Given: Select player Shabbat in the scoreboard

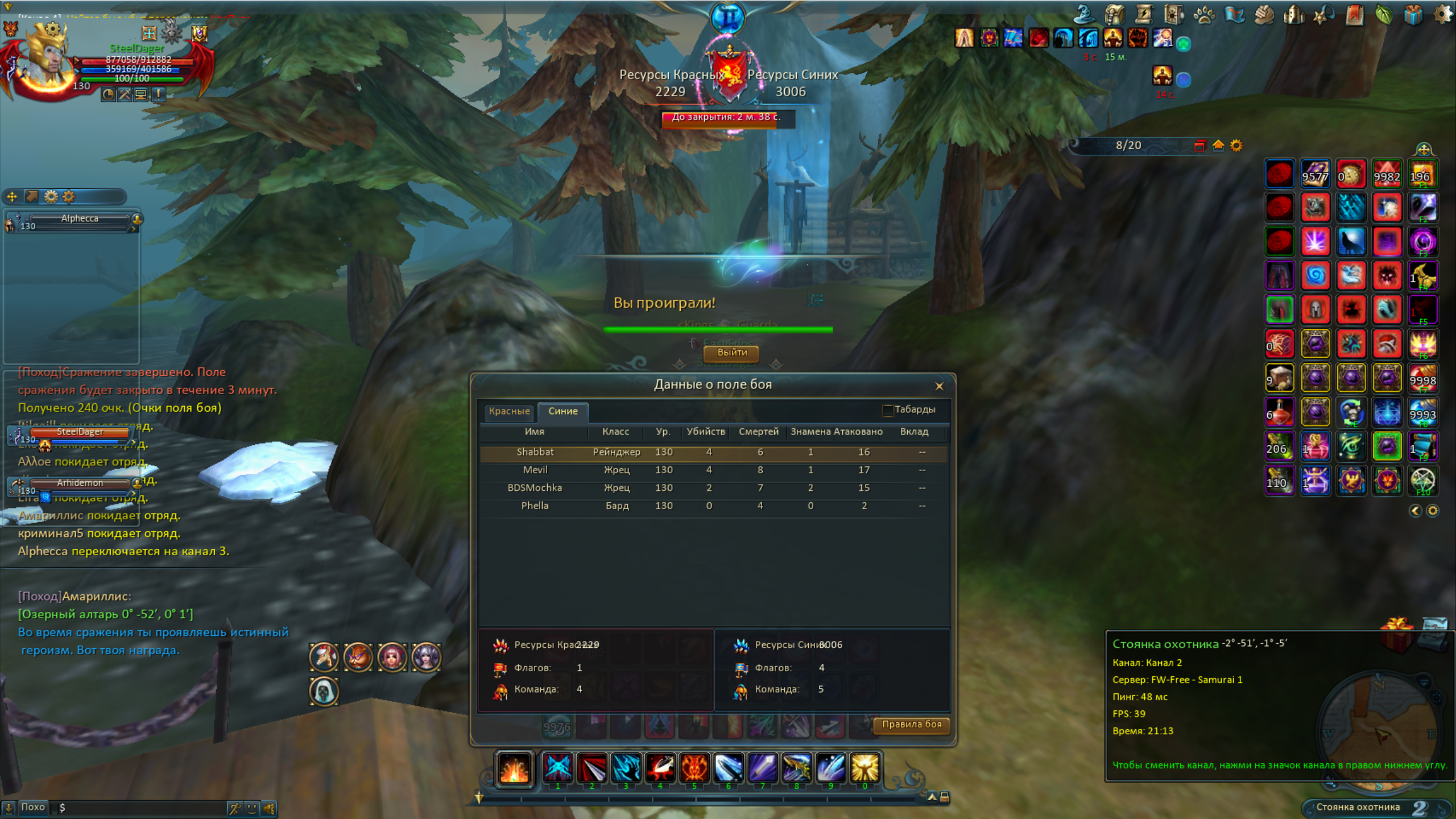Looking at the screenshot, I should click(535, 452).
